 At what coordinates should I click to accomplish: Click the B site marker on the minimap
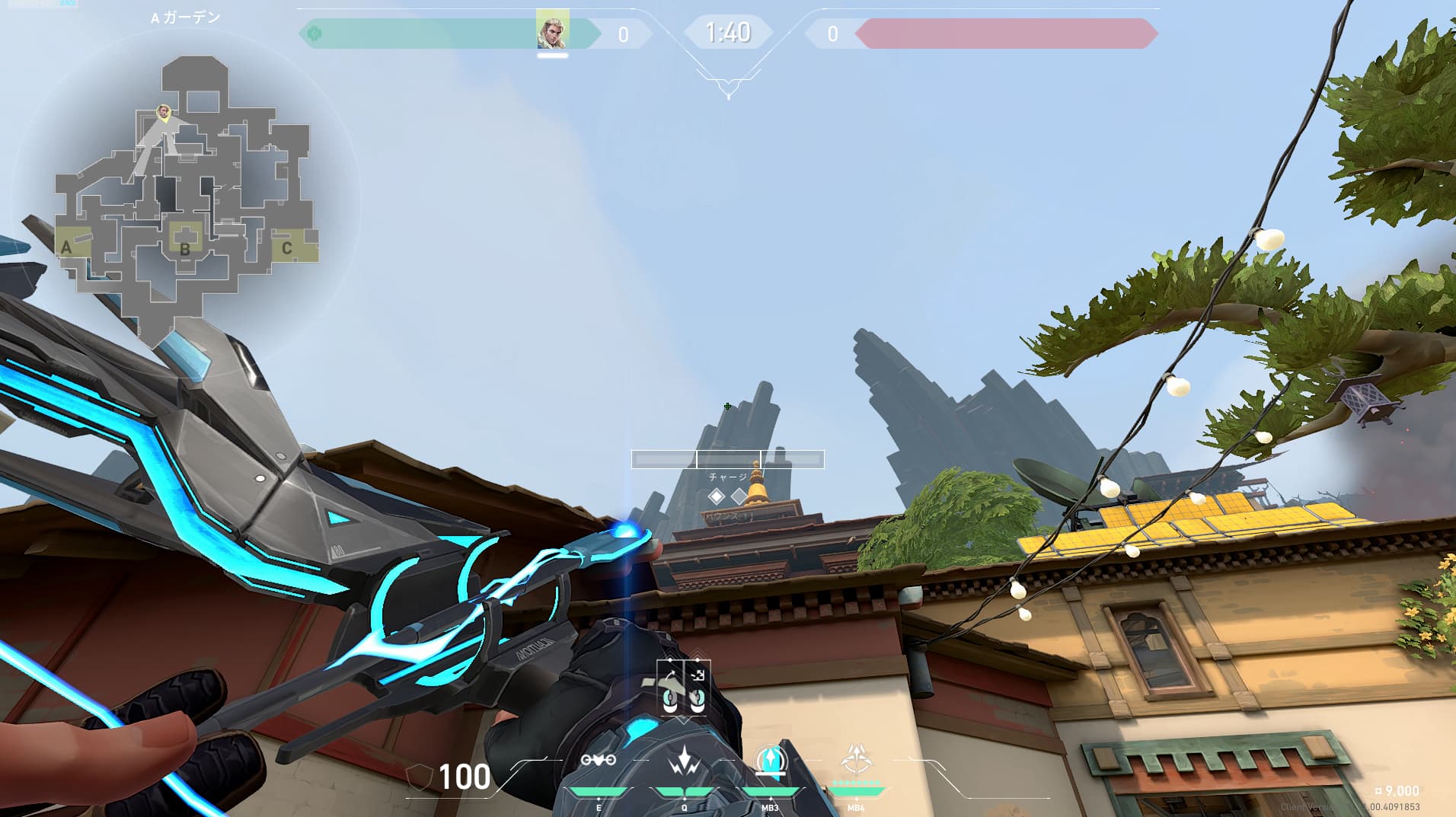185,248
